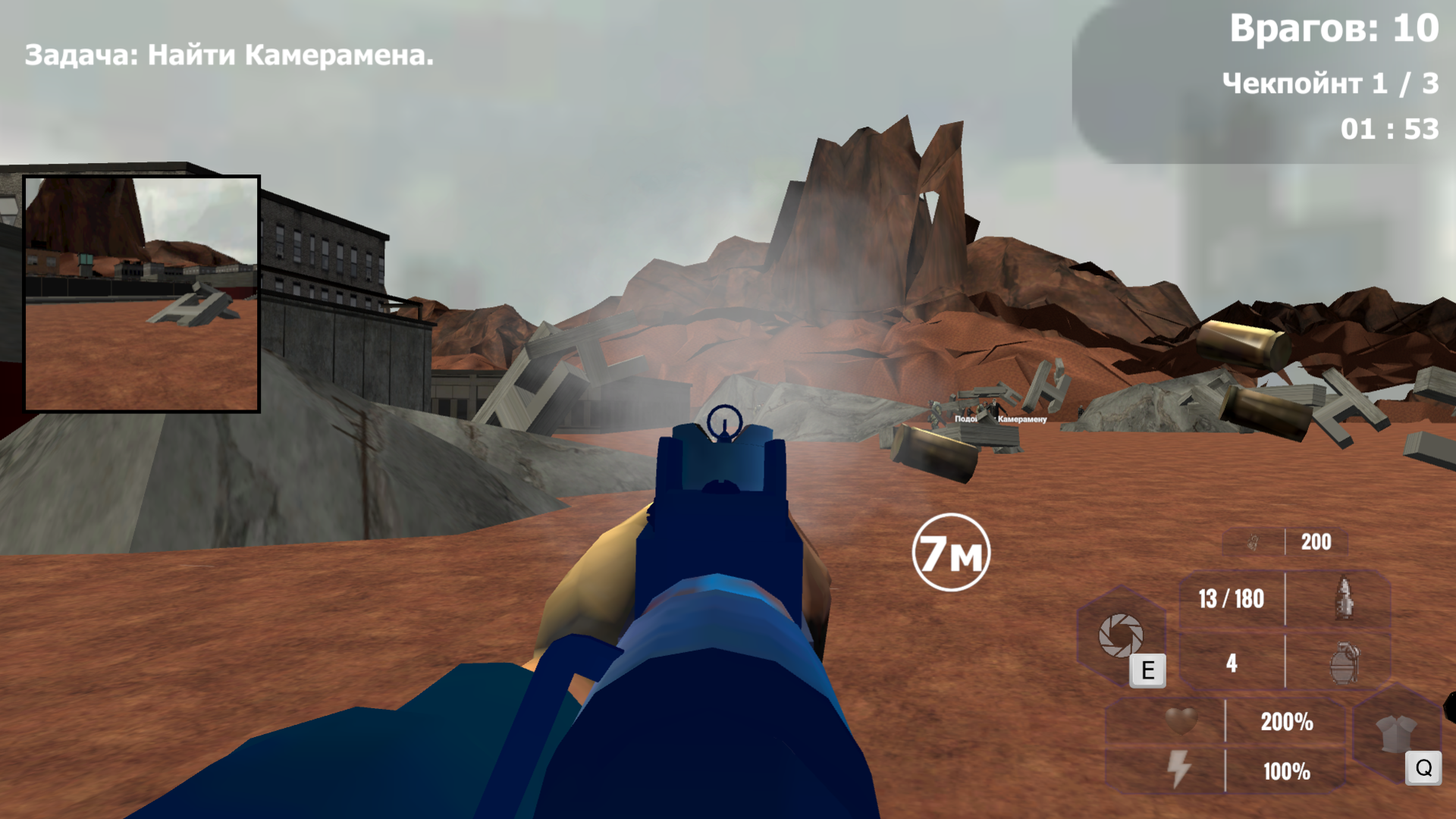Toggle the E keybind badge on the aperture hexagon
1456x819 pixels.
[x=1147, y=671]
